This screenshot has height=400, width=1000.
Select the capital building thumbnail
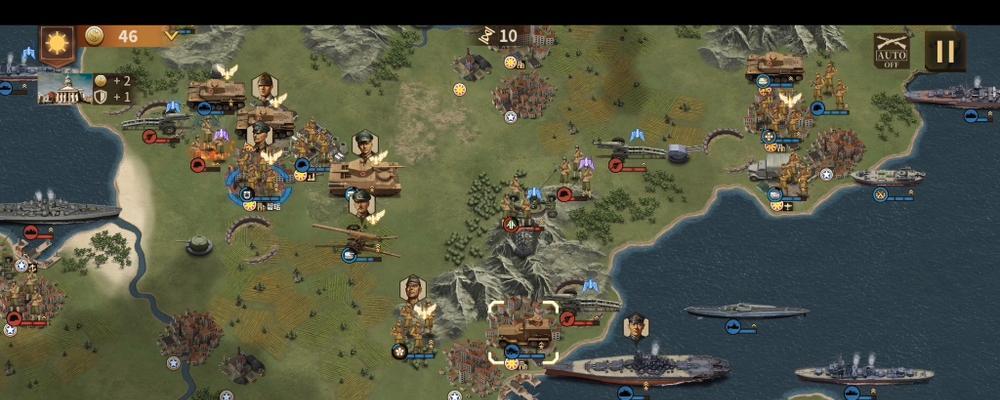point(64,88)
